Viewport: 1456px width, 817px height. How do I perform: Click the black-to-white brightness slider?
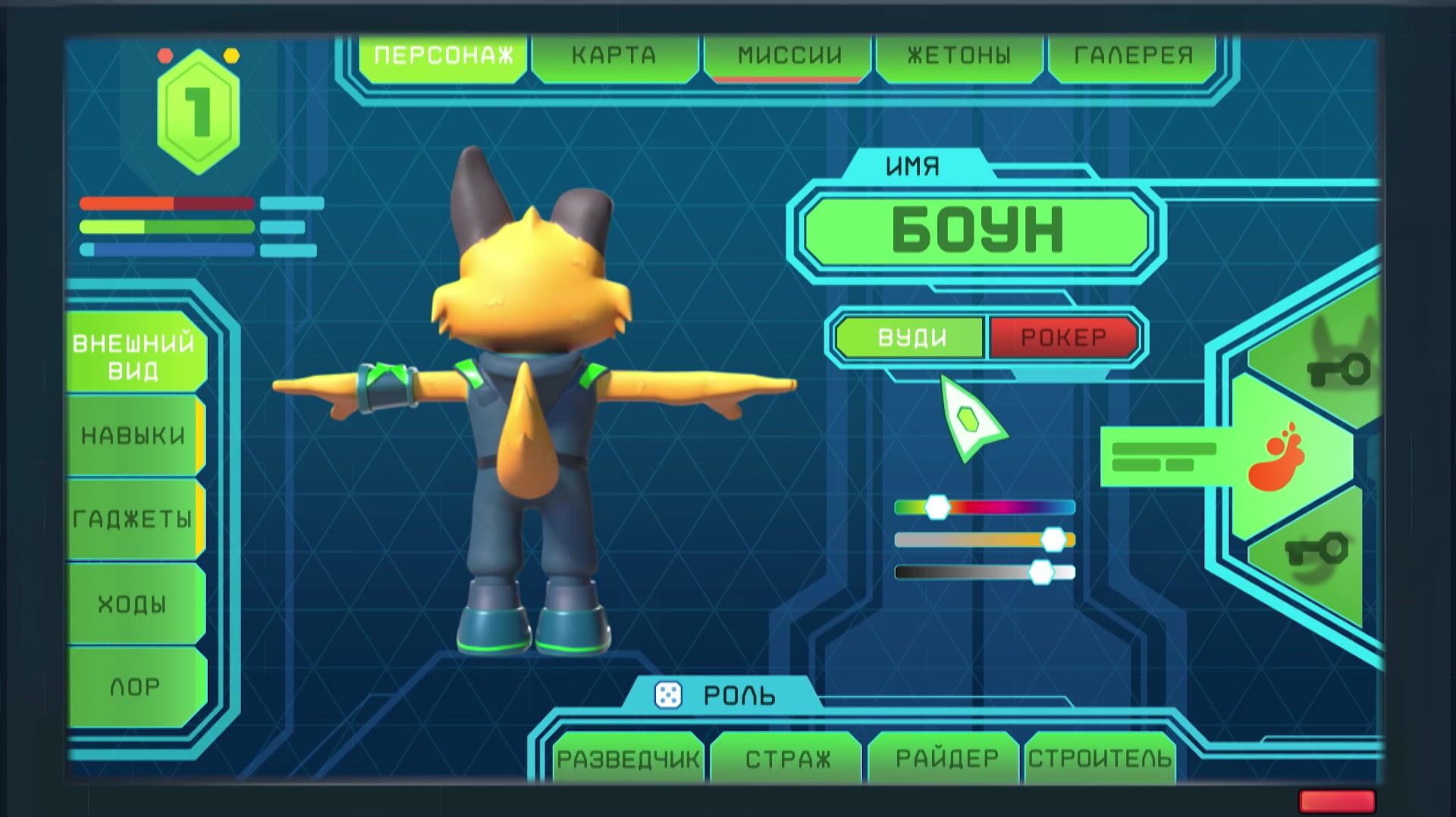click(x=984, y=572)
